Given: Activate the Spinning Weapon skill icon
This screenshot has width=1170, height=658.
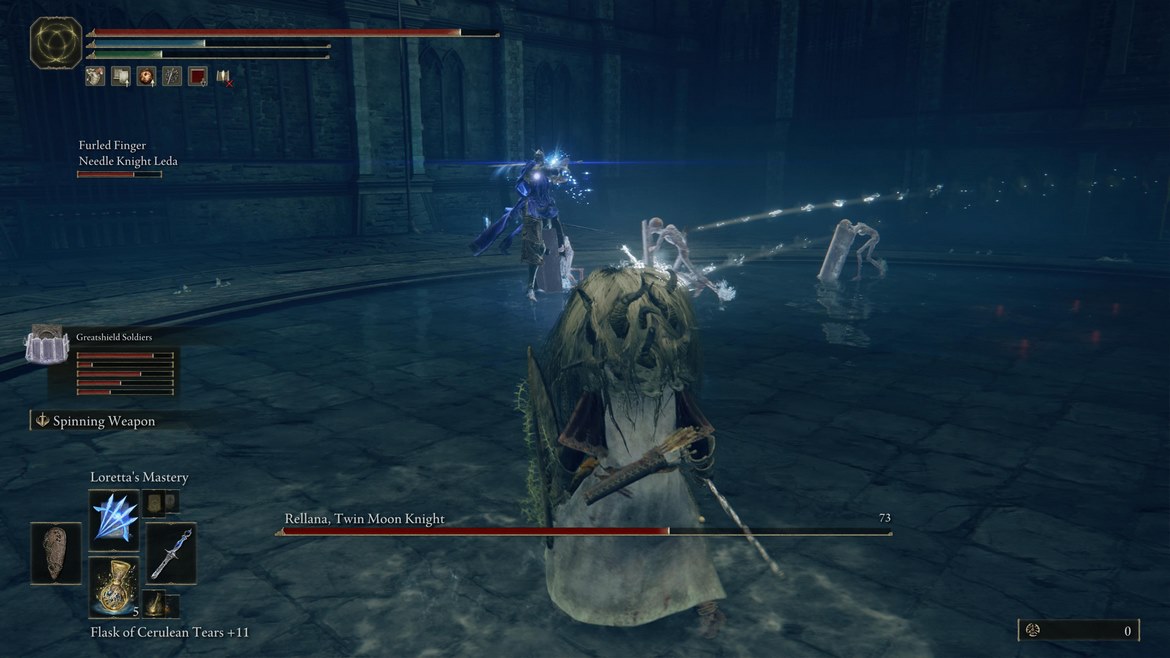Looking at the screenshot, I should tap(42, 421).
